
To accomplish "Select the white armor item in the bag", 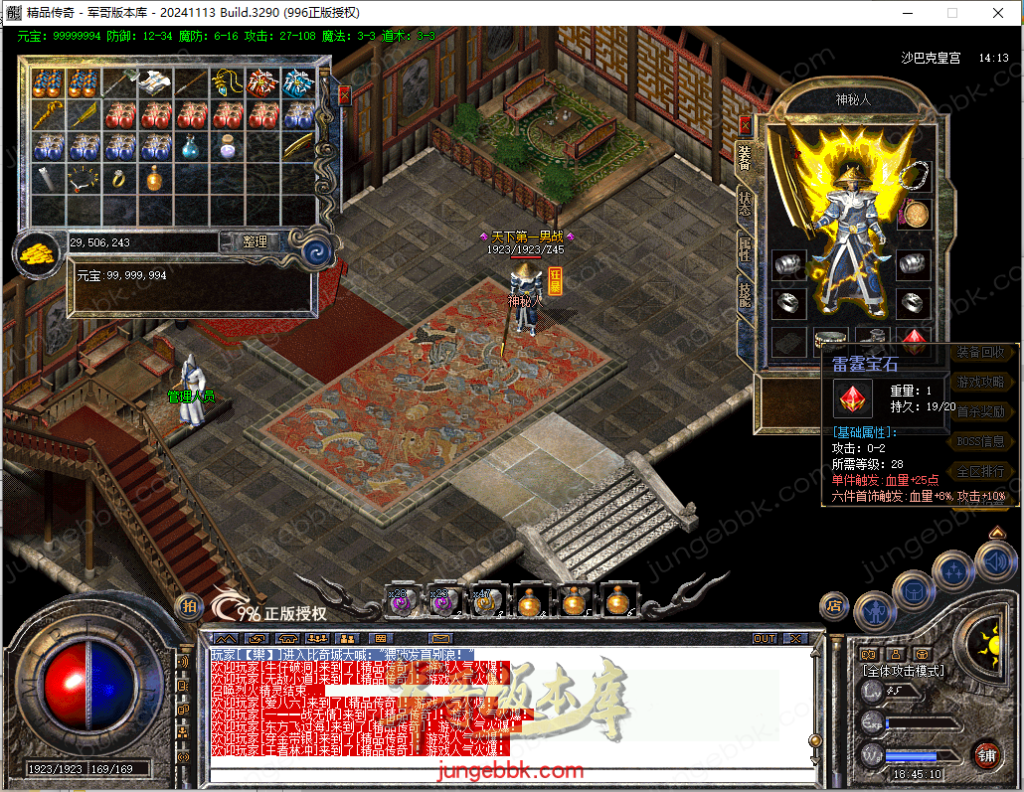I will pyautogui.click(x=154, y=82).
